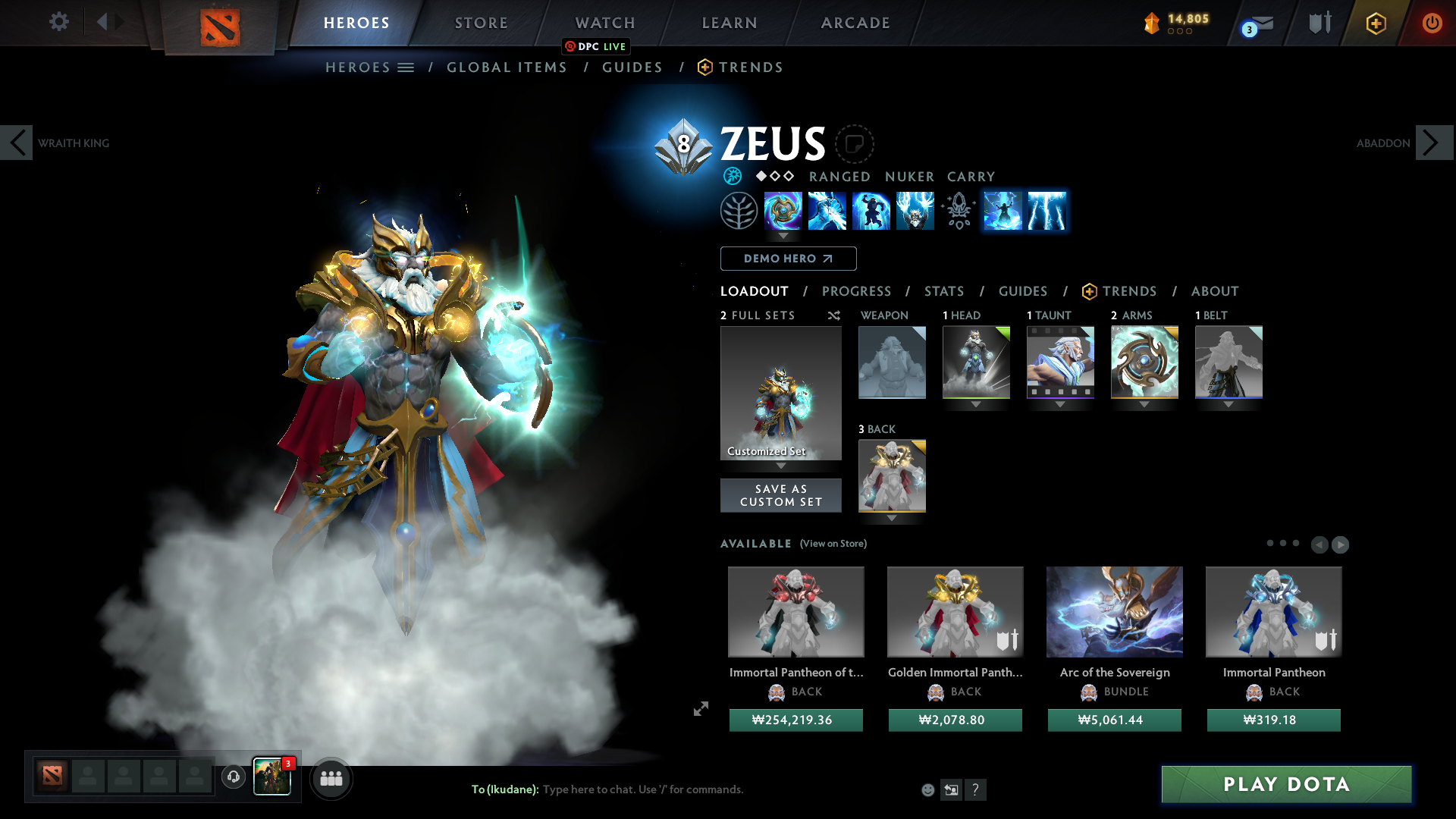Click the gold Dota Plus icon top right
Image resolution: width=1456 pixels, height=819 pixels.
pos(1376,23)
